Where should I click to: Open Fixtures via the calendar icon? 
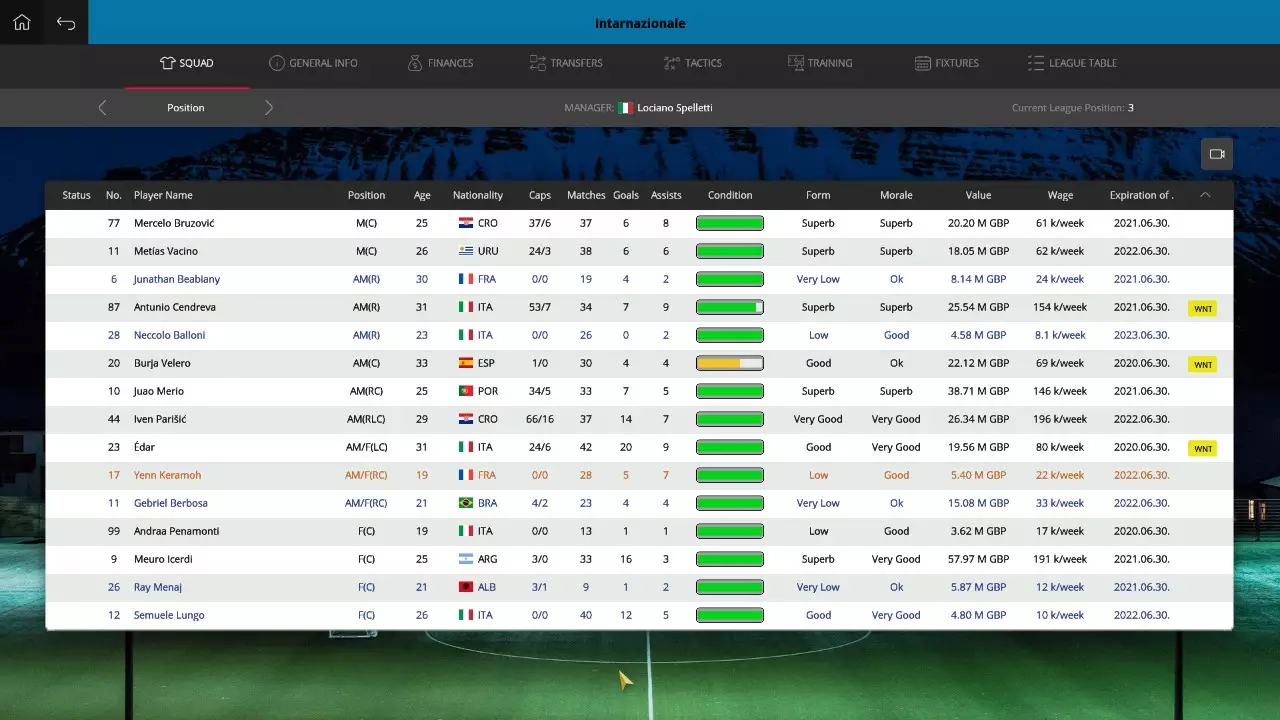click(x=920, y=62)
